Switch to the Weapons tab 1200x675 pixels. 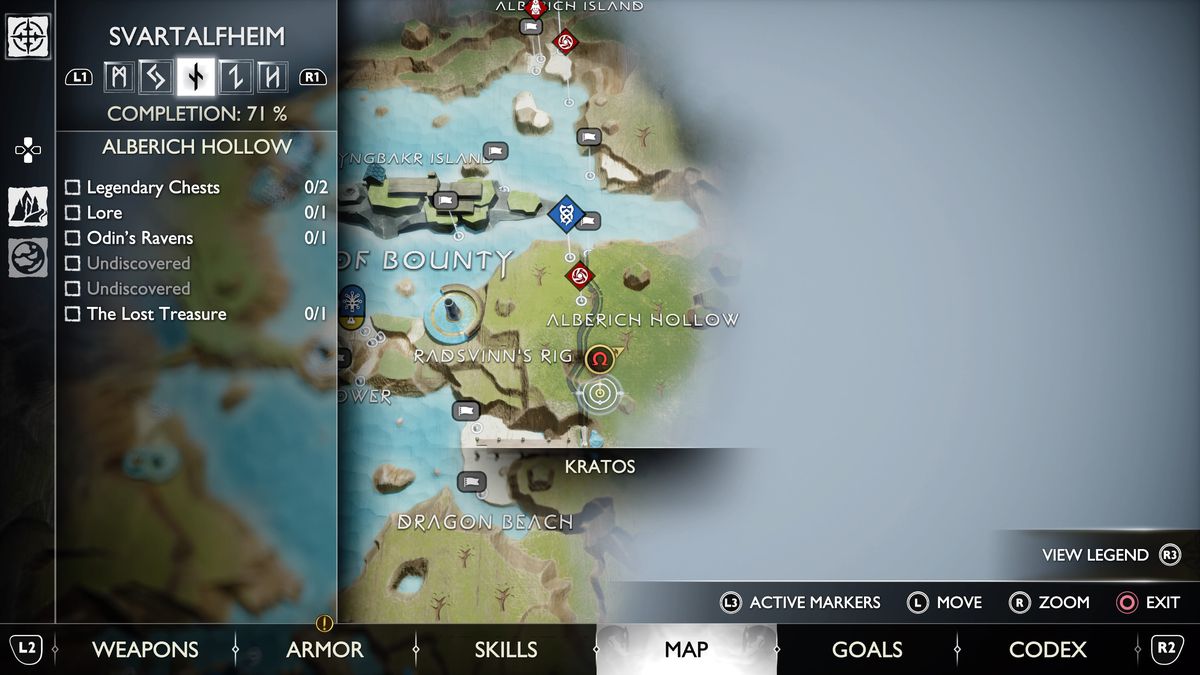point(145,650)
